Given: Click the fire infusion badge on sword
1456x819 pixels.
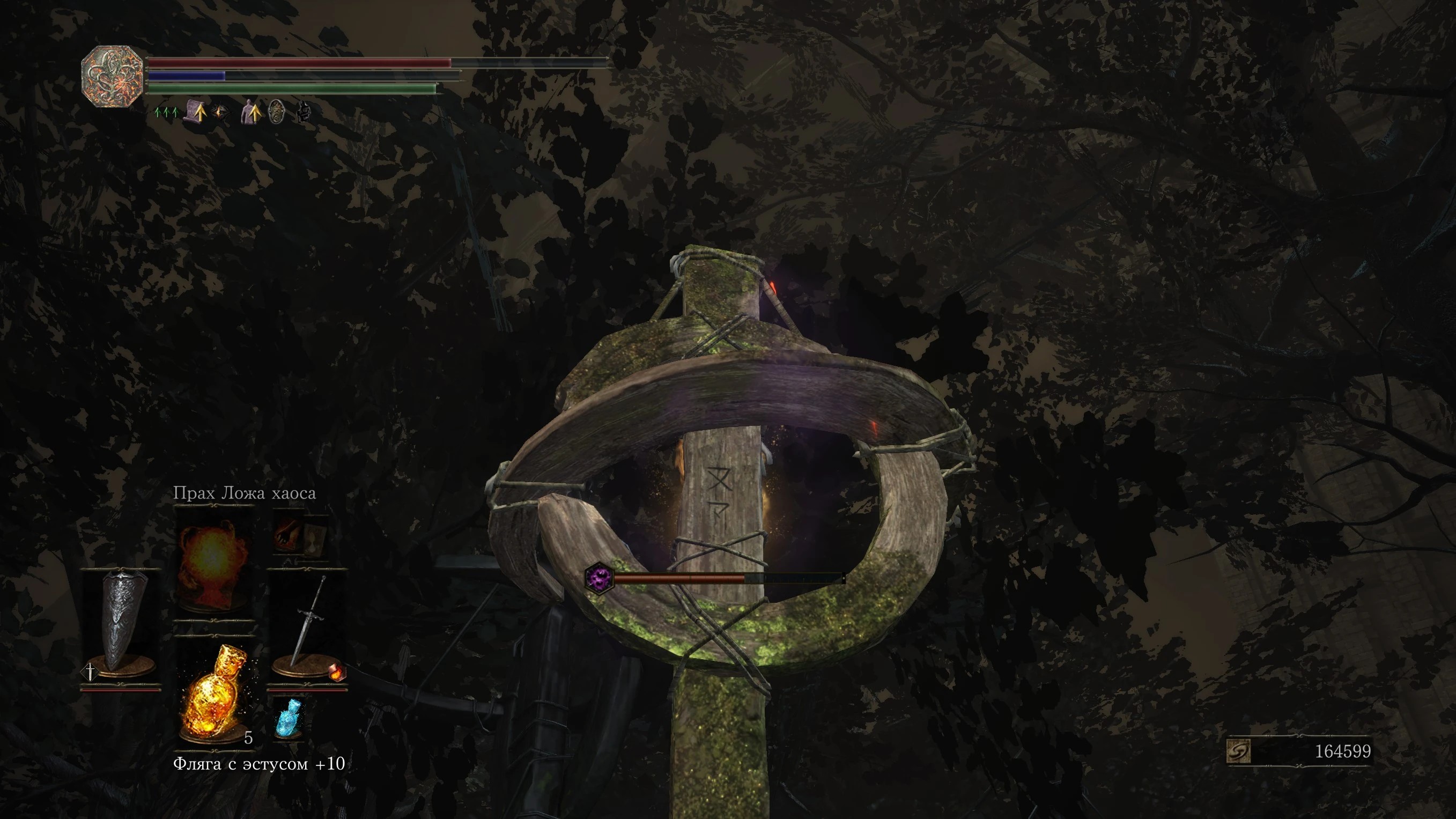Looking at the screenshot, I should point(336,672).
